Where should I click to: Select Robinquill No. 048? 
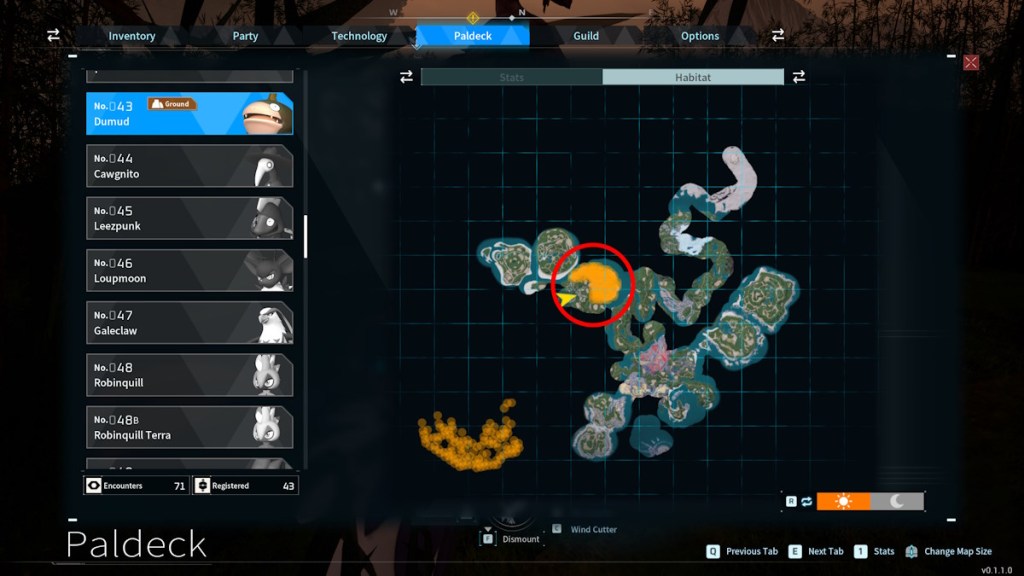[189, 375]
